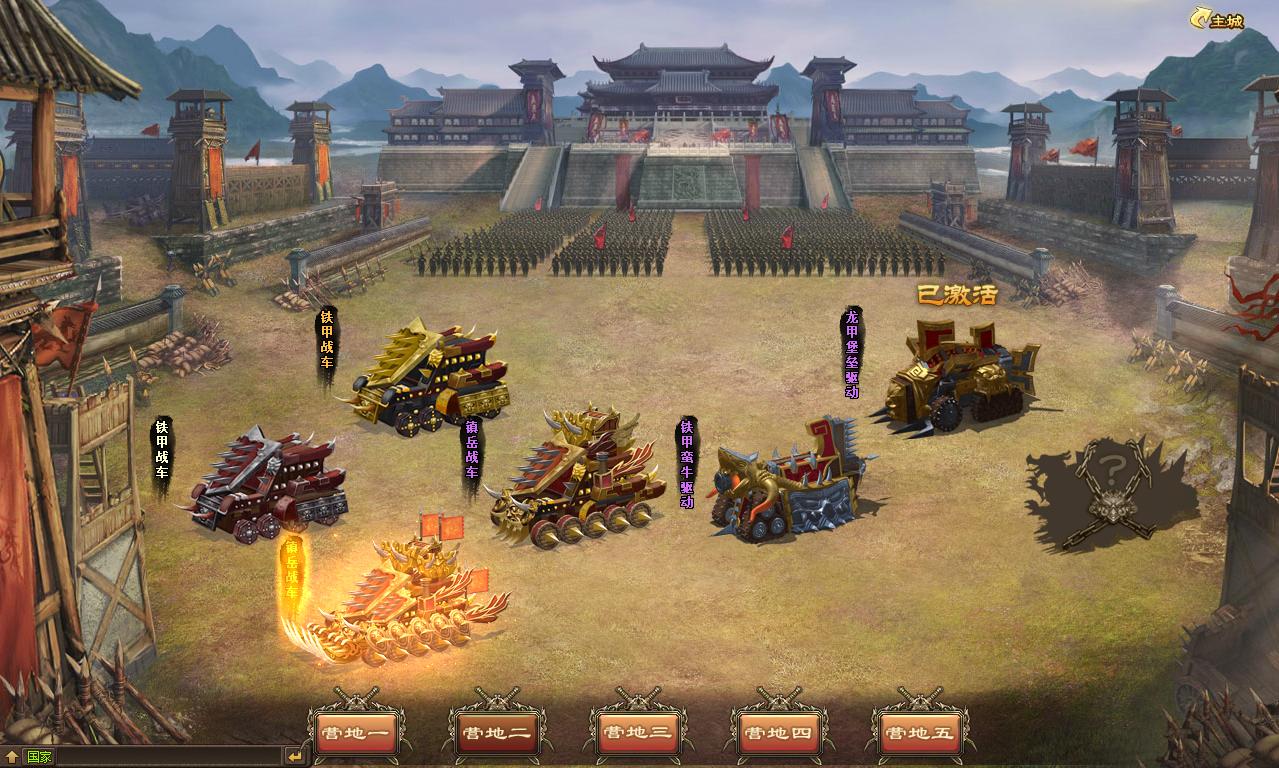Select camp three (营地三)
The height and width of the screenshot is (768, 1279).
click(x=636, y=732)
